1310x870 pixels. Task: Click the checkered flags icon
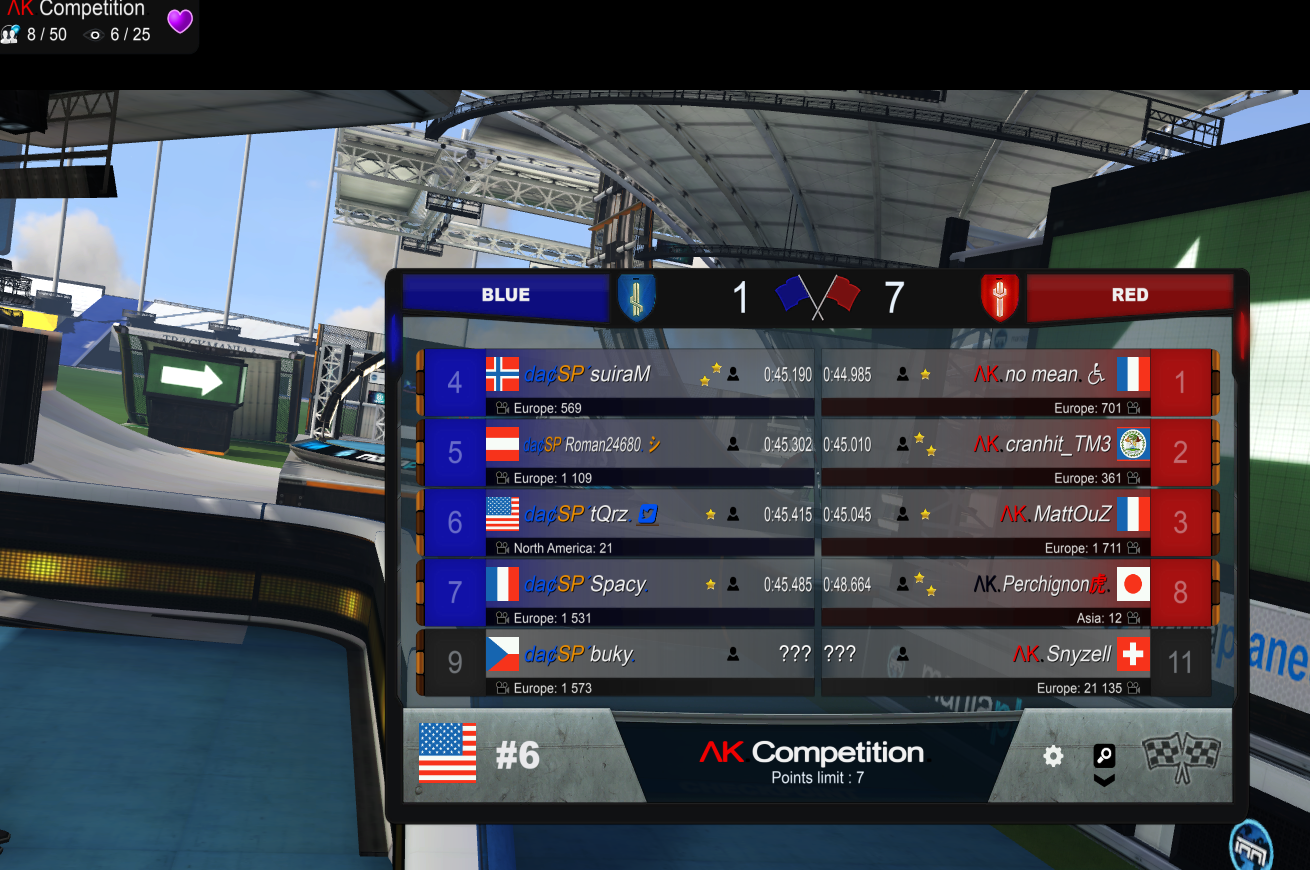[x=1182, y=757]
